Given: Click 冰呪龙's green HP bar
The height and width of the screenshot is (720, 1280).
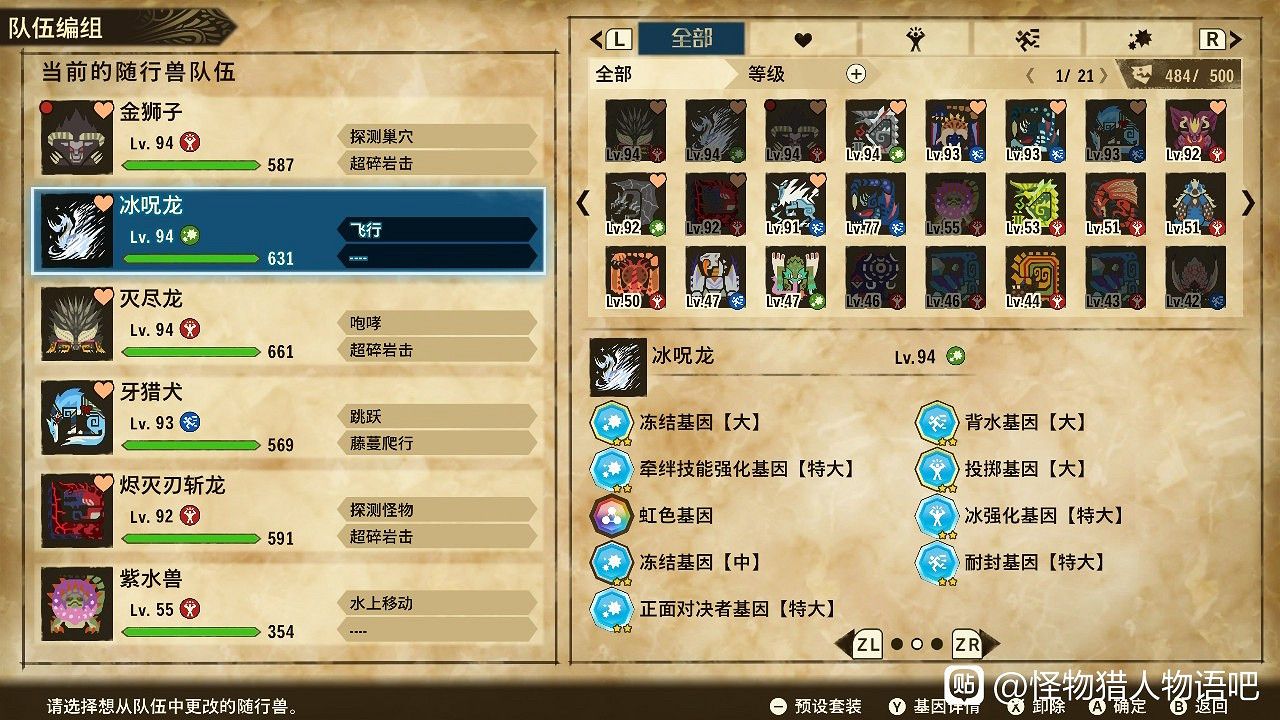Looking at the screenshot, I should pyautogui.click(x=192, y=258).
